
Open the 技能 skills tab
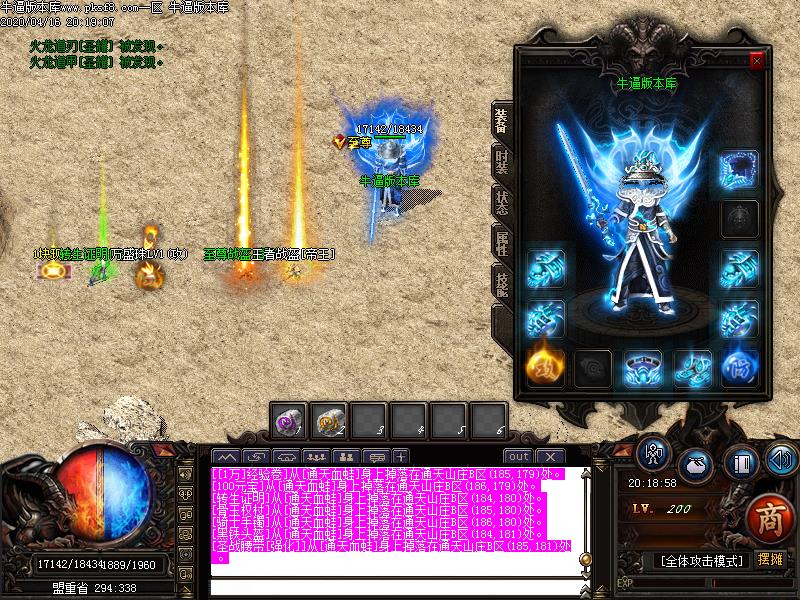click(x=501, y=282)
